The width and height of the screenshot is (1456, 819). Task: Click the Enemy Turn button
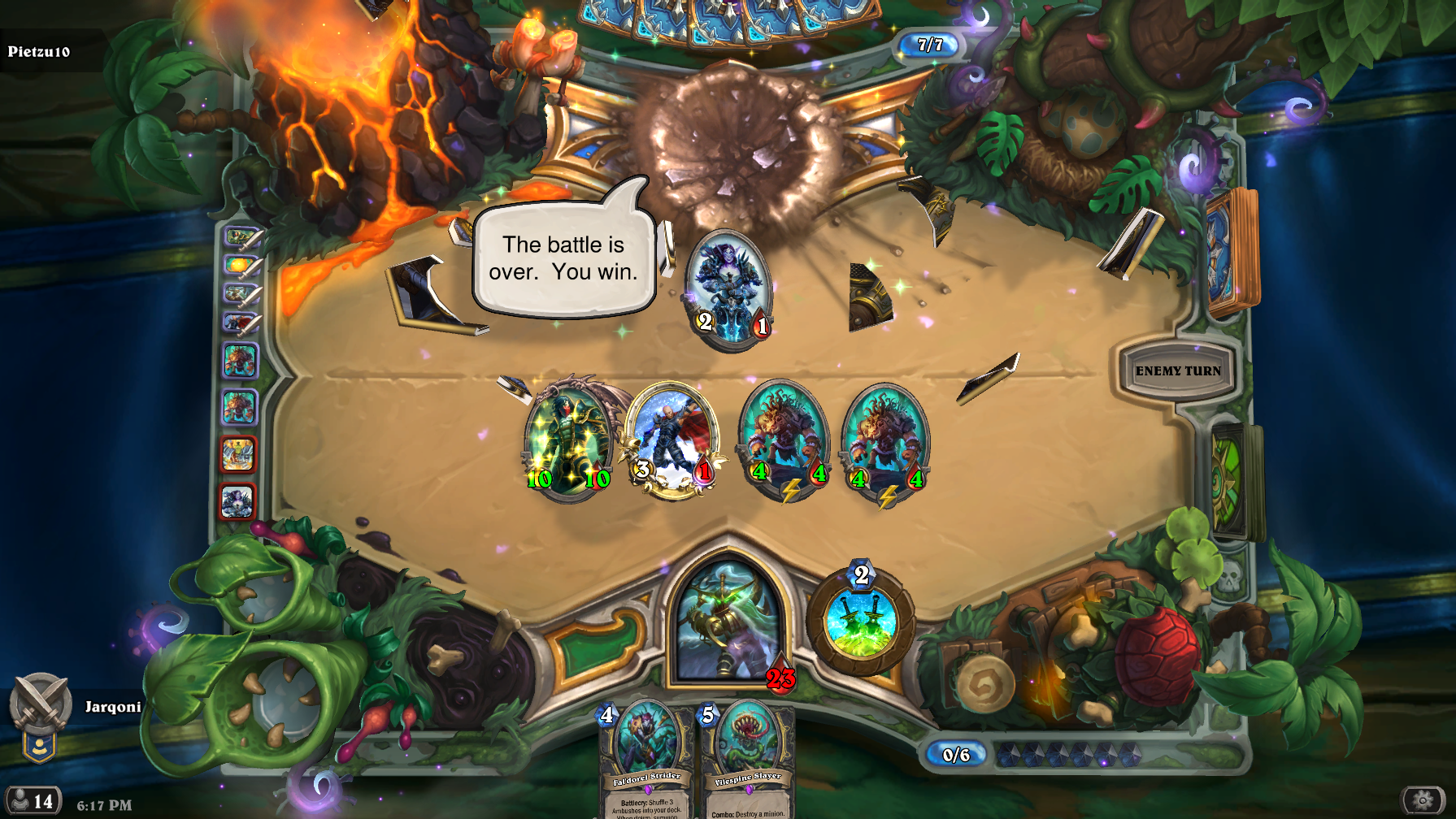1177,371
